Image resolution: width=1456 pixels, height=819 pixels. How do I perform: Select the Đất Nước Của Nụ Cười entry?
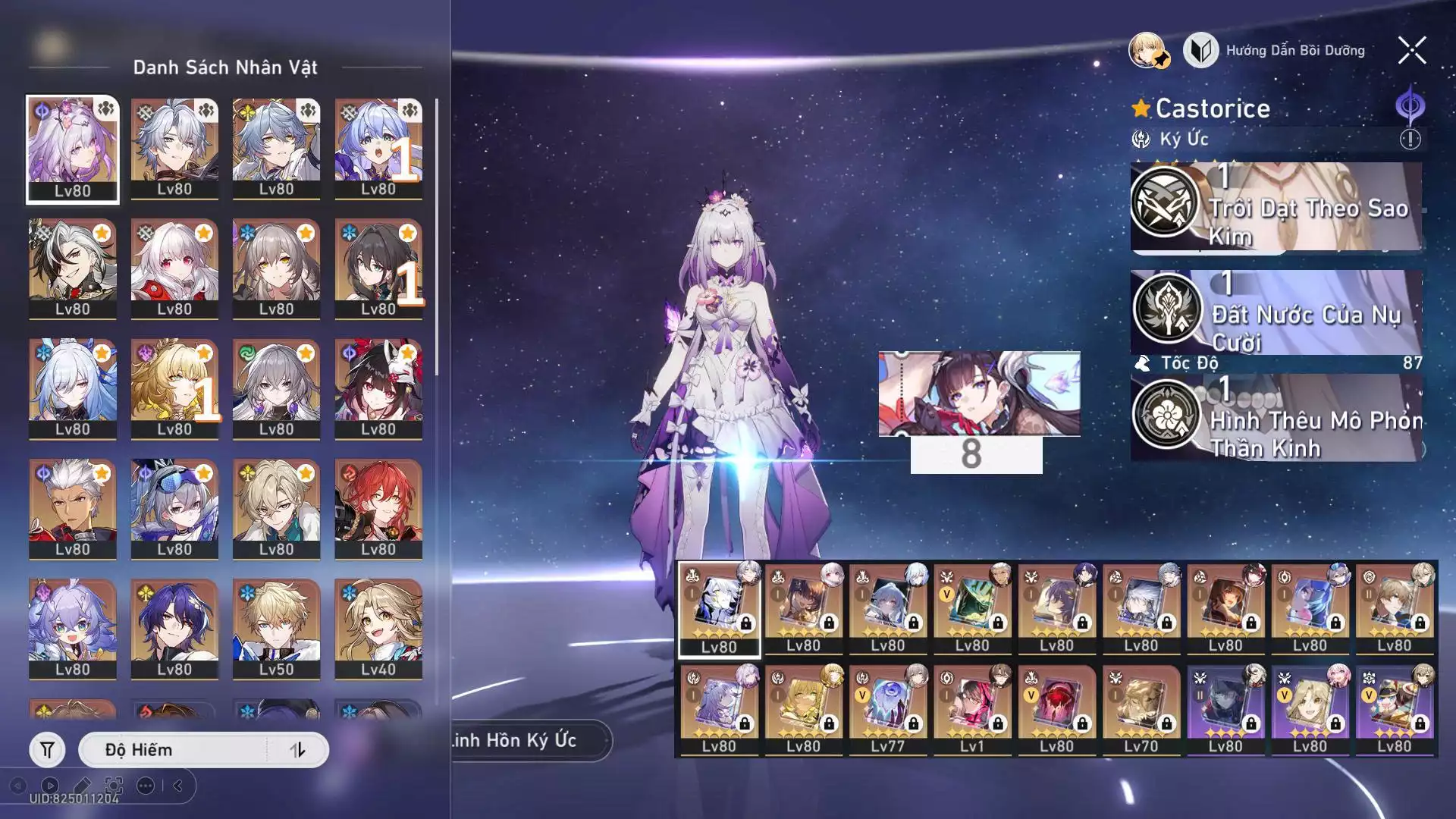[x=1276, y=312]
